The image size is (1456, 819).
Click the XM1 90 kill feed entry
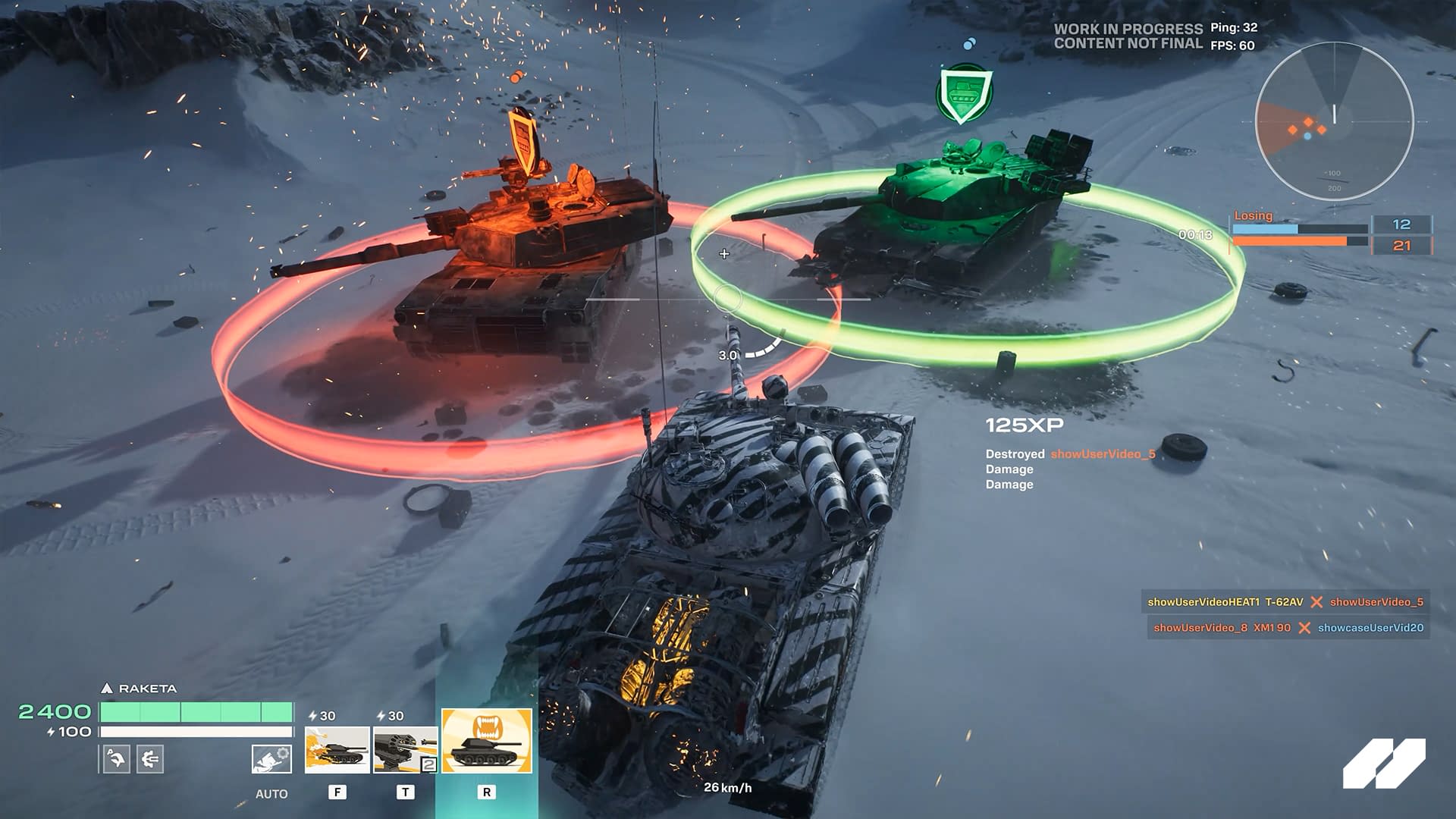(1288, 628)
